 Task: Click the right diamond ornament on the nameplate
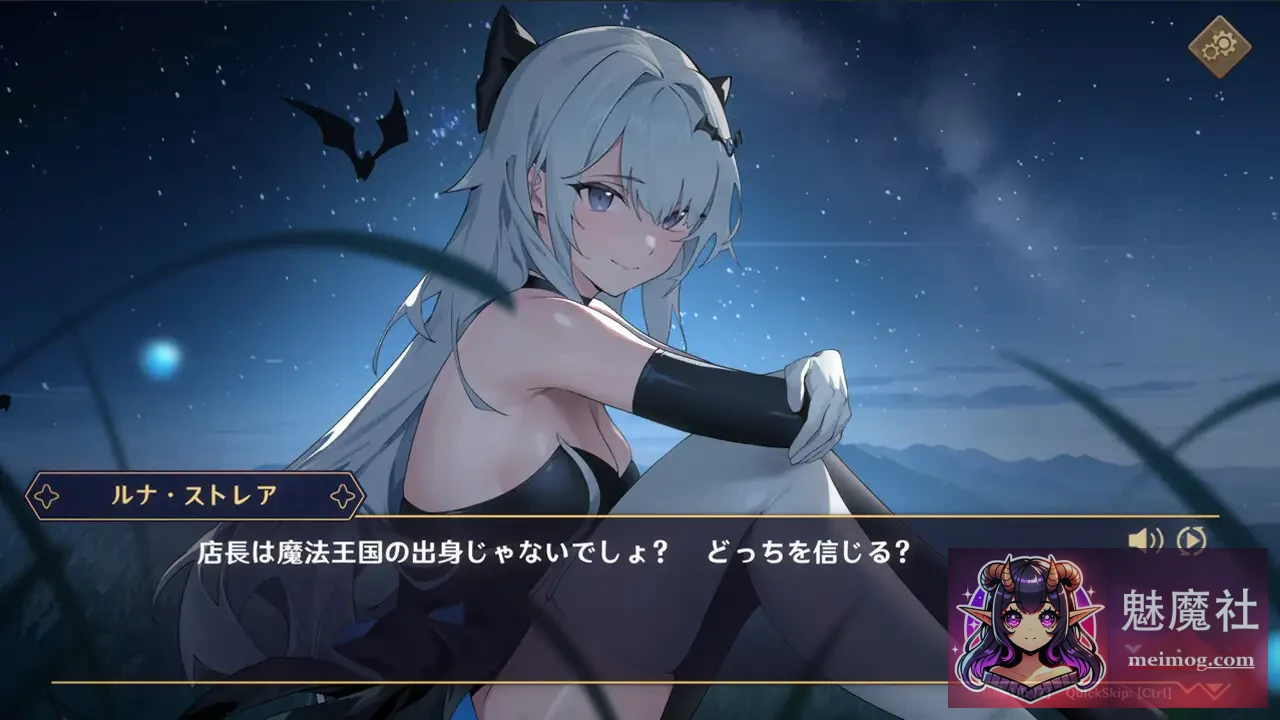[344, 494]
